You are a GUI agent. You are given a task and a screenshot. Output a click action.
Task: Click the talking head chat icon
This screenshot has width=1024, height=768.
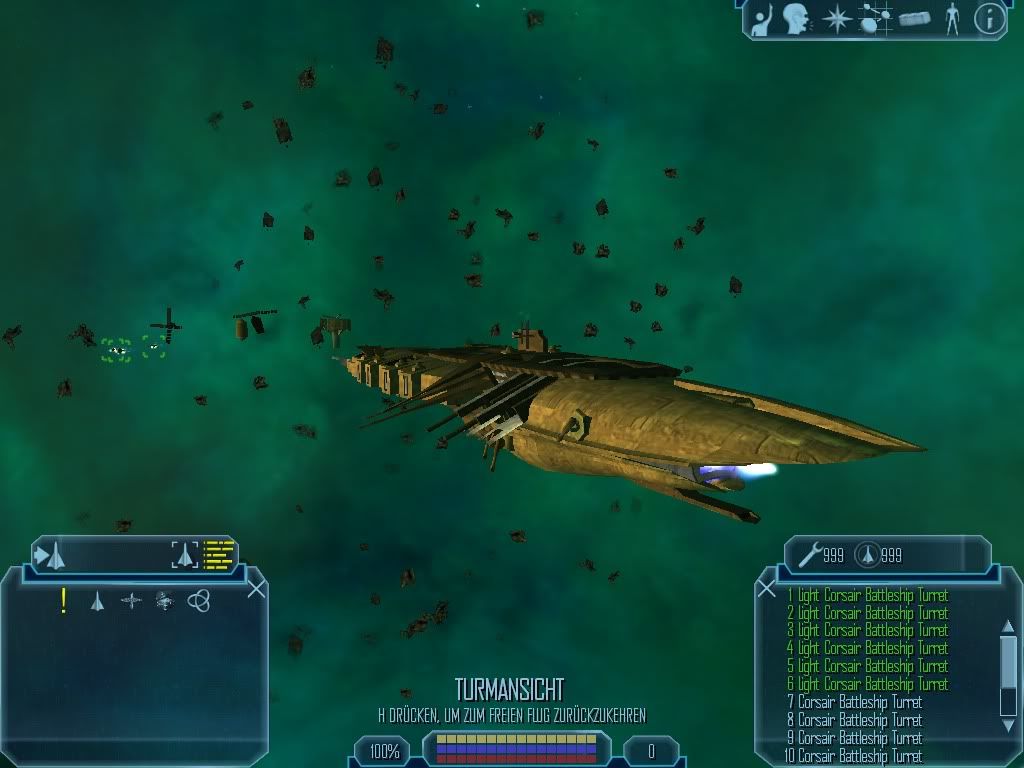tap(796, 17)
